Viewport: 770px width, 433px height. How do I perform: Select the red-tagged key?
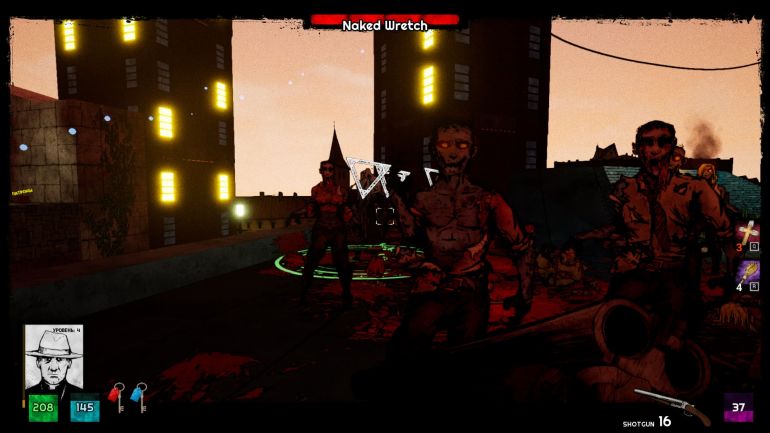click(x=117, y=397)
